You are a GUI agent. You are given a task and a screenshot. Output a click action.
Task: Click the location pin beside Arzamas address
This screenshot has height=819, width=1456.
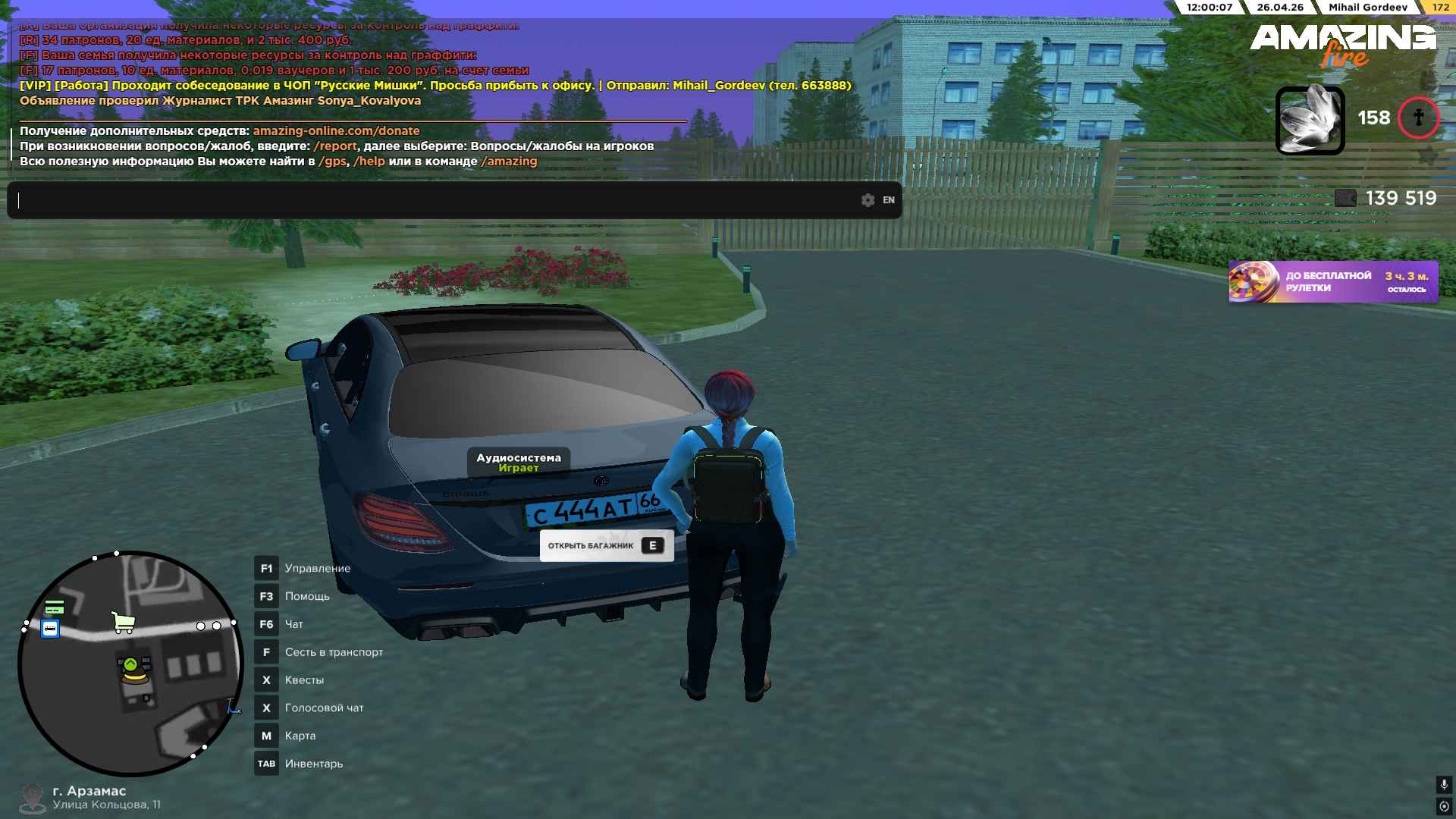click(32, 797)
